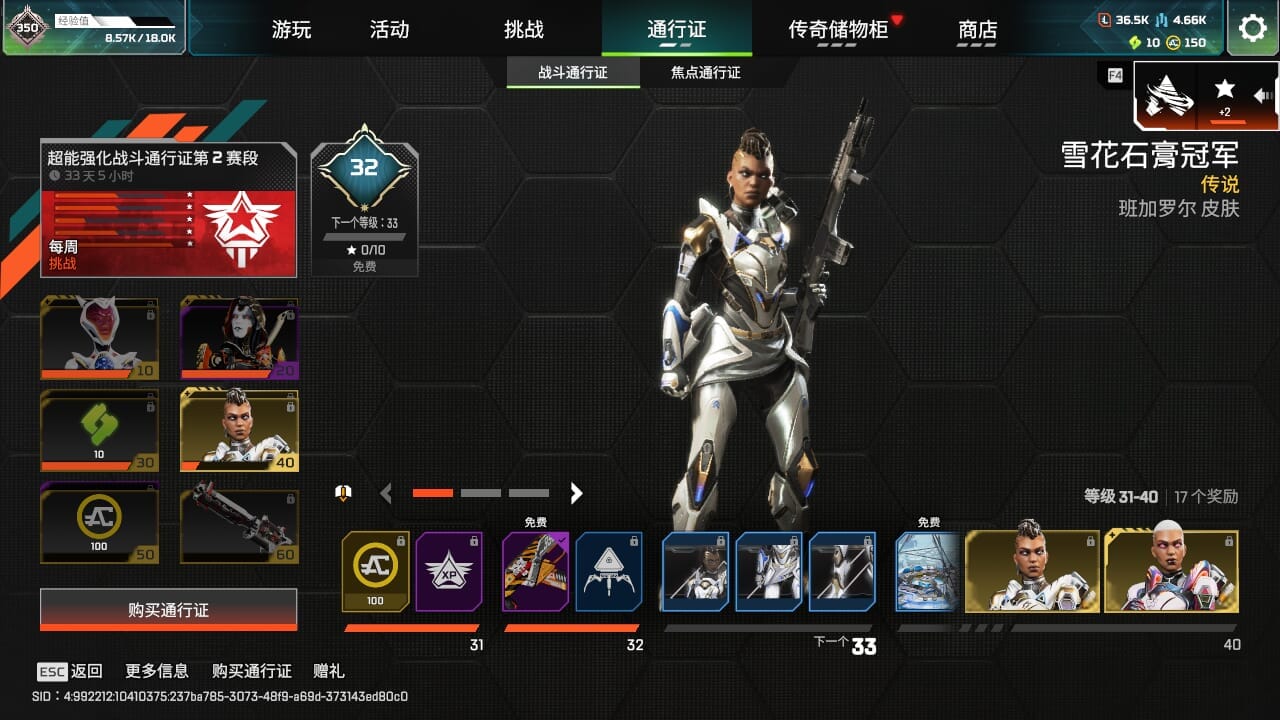Open the weekly challenges red banner
Screen dimensions: 1280x720
click(x=168, y=232)
